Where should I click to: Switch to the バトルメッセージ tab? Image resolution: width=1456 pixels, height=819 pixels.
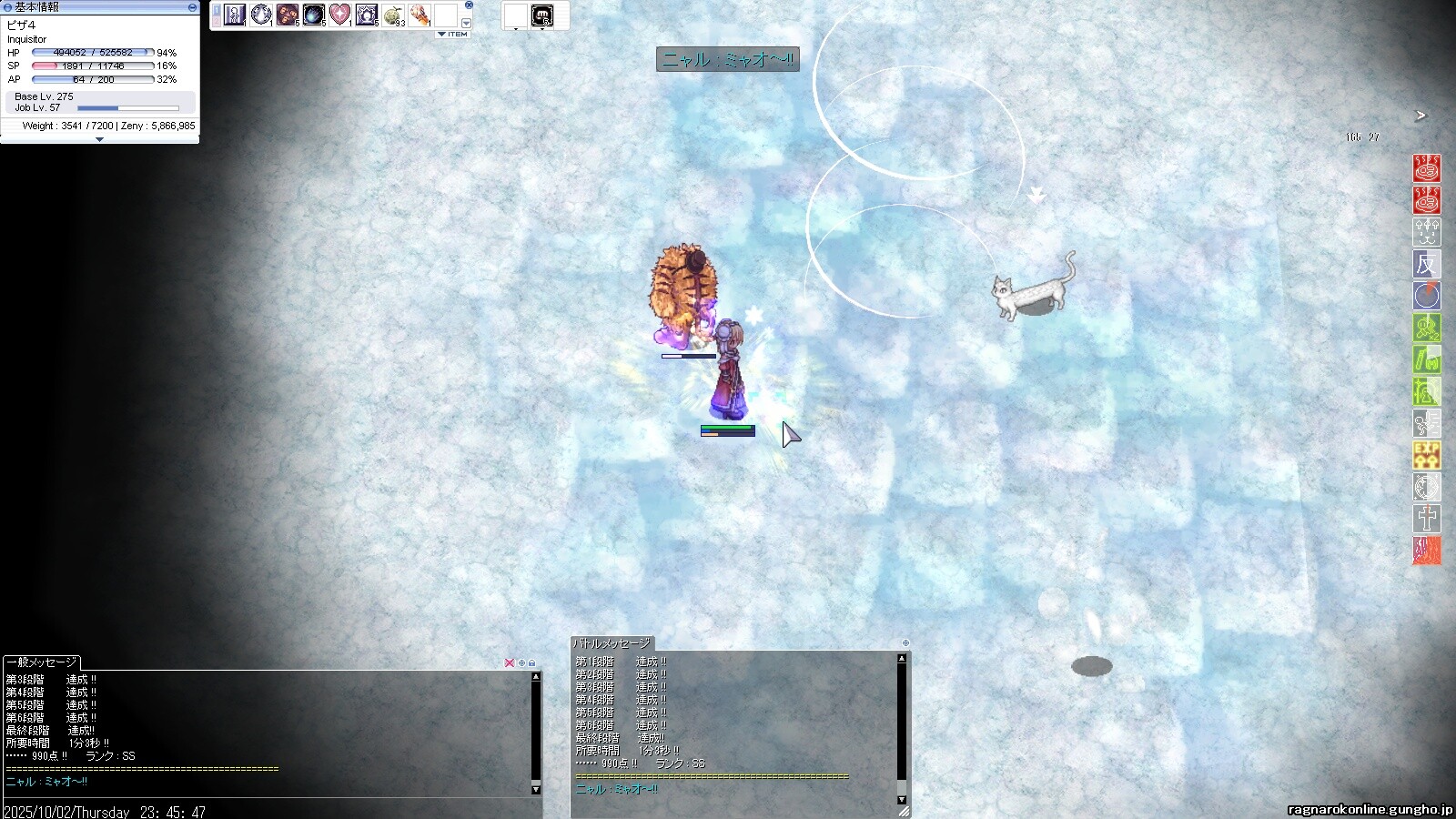(612, 643)
